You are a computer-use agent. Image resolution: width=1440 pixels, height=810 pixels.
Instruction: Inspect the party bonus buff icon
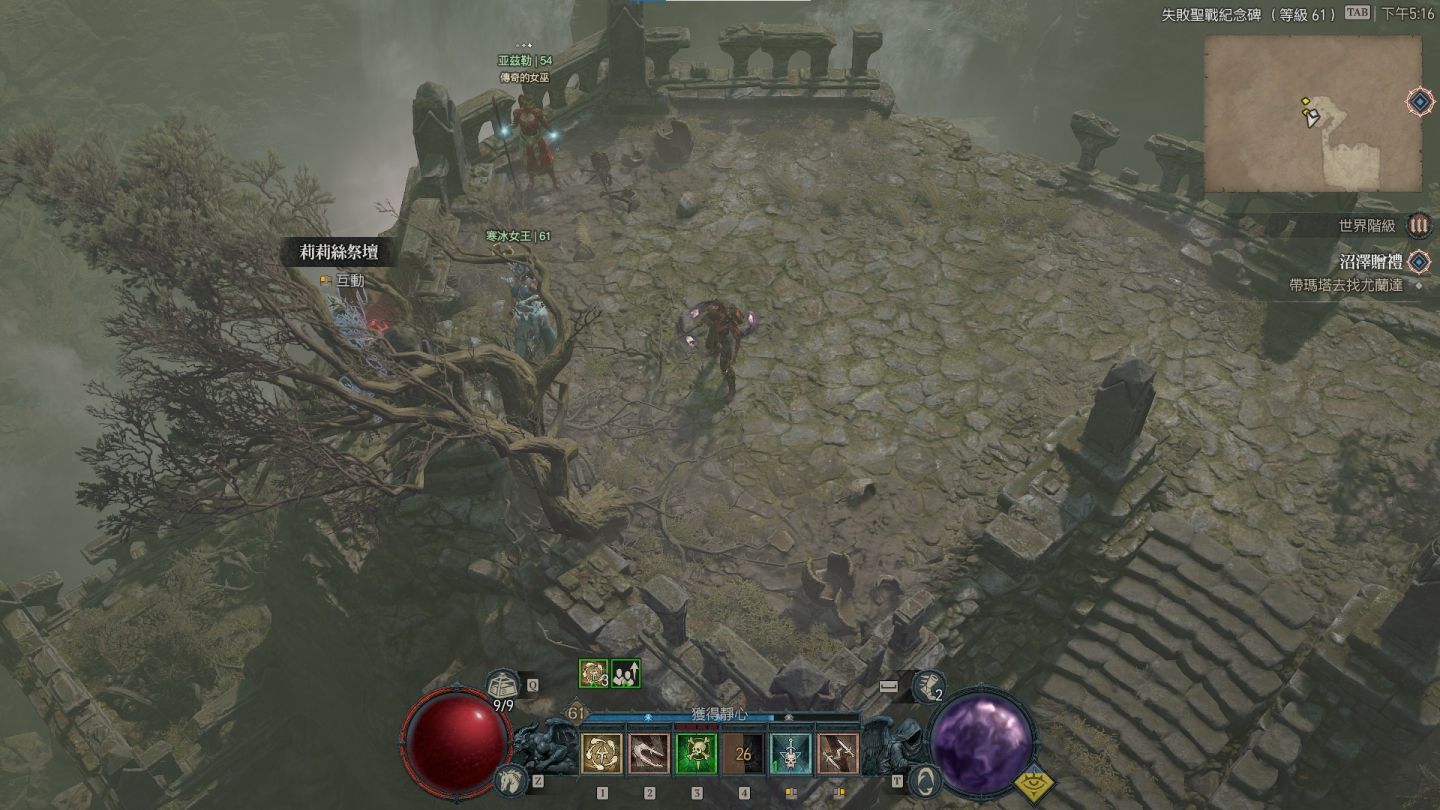click(626, 674)
